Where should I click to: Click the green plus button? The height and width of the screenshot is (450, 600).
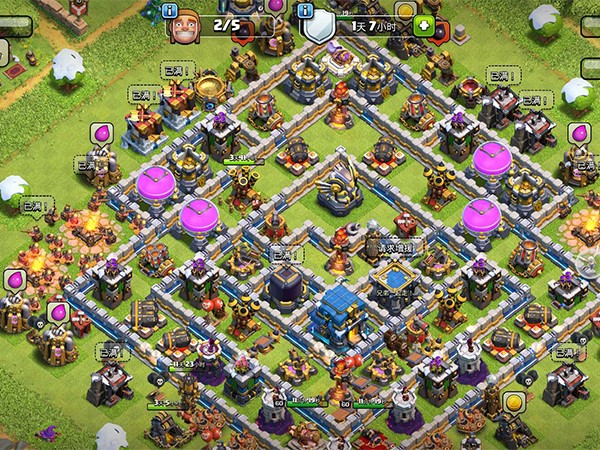pos(423,25)
